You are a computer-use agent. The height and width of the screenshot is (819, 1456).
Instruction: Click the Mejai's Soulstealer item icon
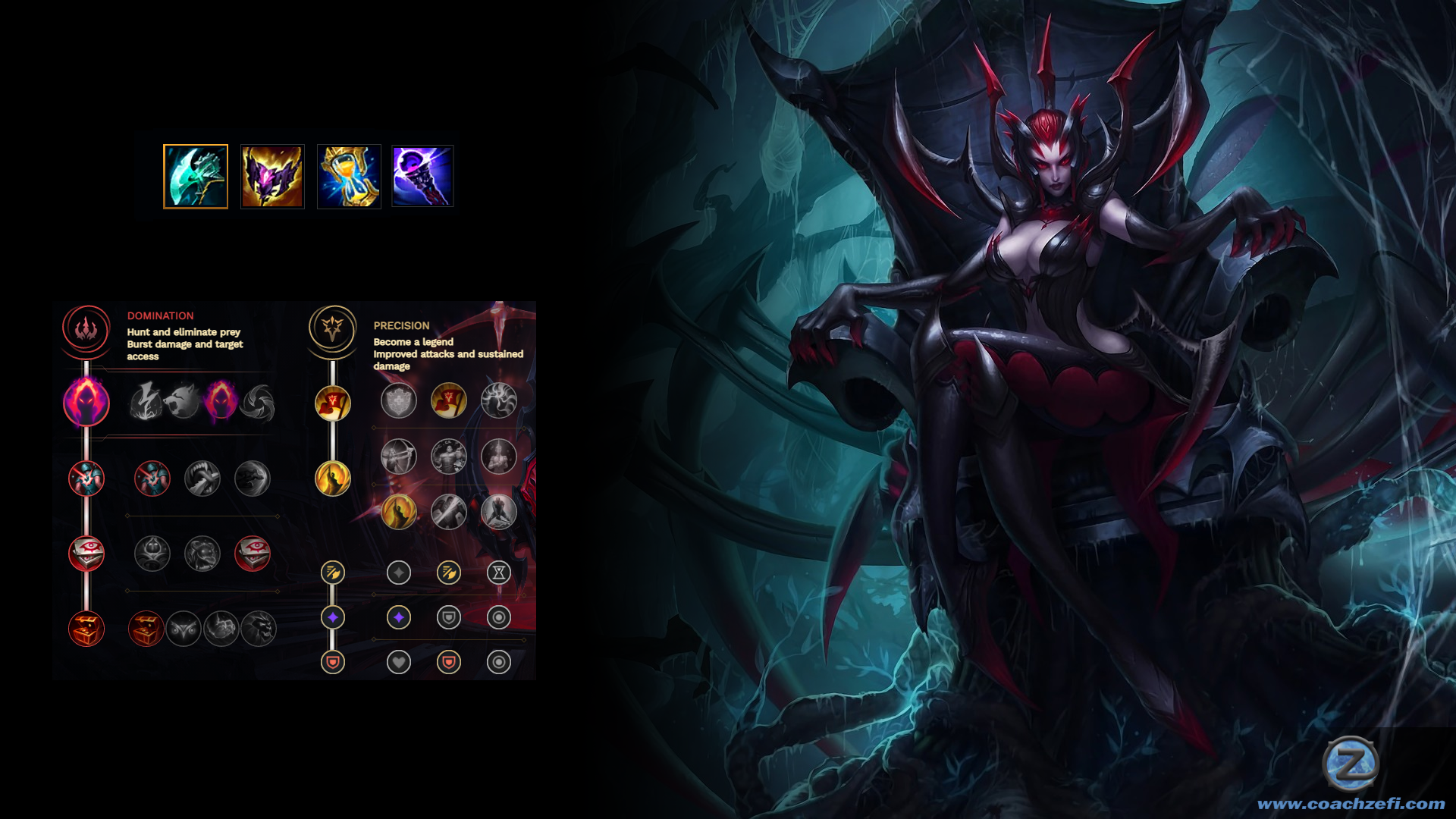(x=272, y=176)
